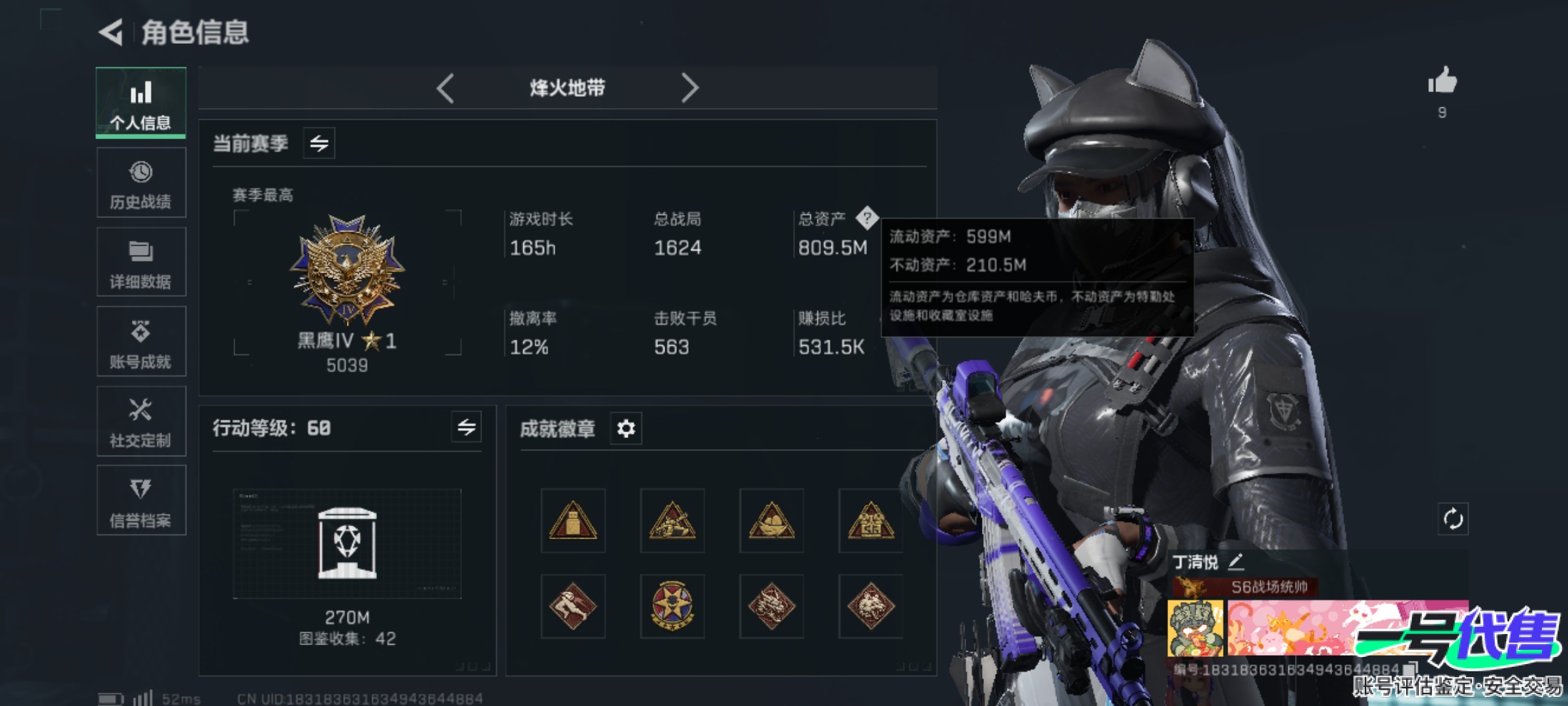
Task: Switch to the 详细数据 tab
Action: pos(141,263)
